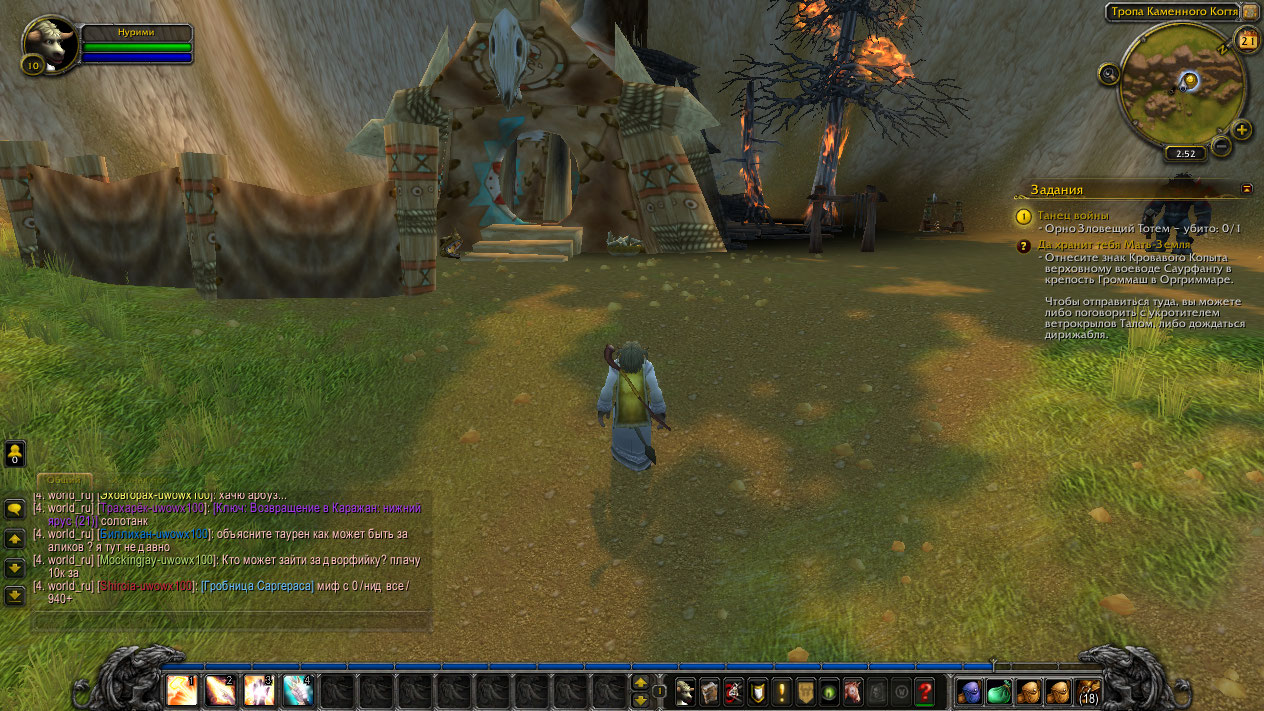Click the Гробница Саргераса link in chat
Screen dimensions: 1264x711
[x=258, y=585]
